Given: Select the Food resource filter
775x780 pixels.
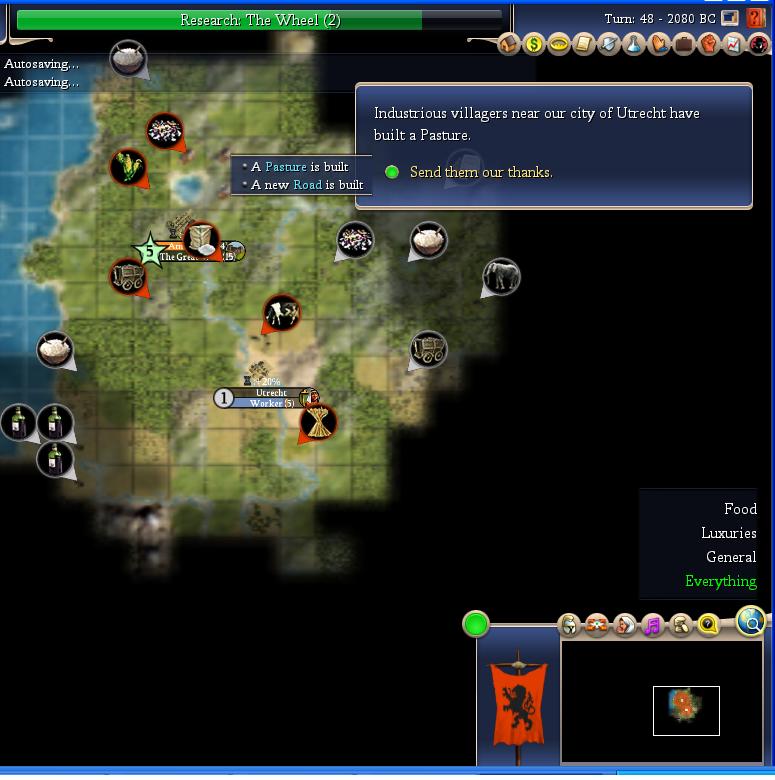Looking at the screenshot, I should pos(740,509).
